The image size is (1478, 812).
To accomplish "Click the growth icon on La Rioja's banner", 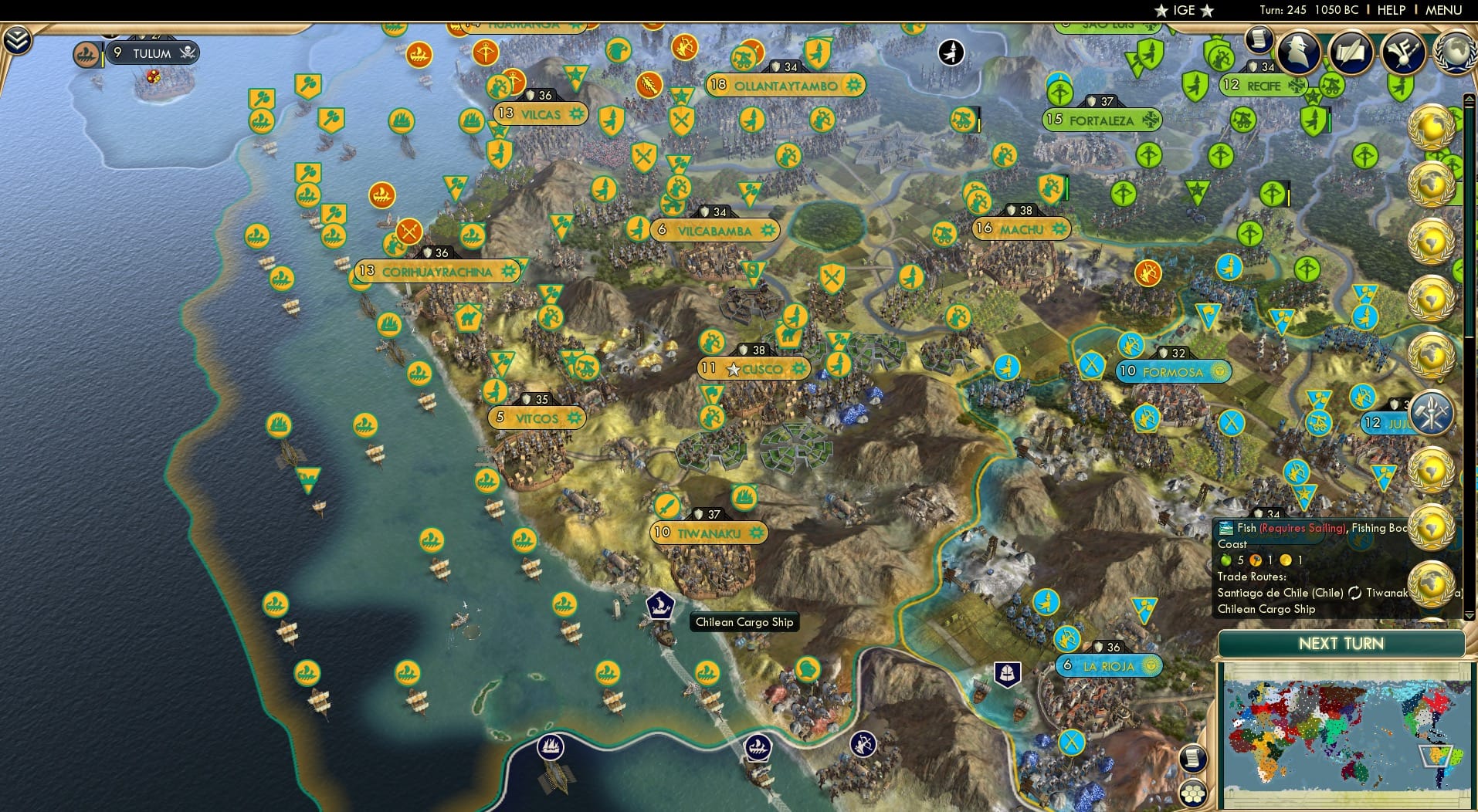I will [x=1150, y=665].
